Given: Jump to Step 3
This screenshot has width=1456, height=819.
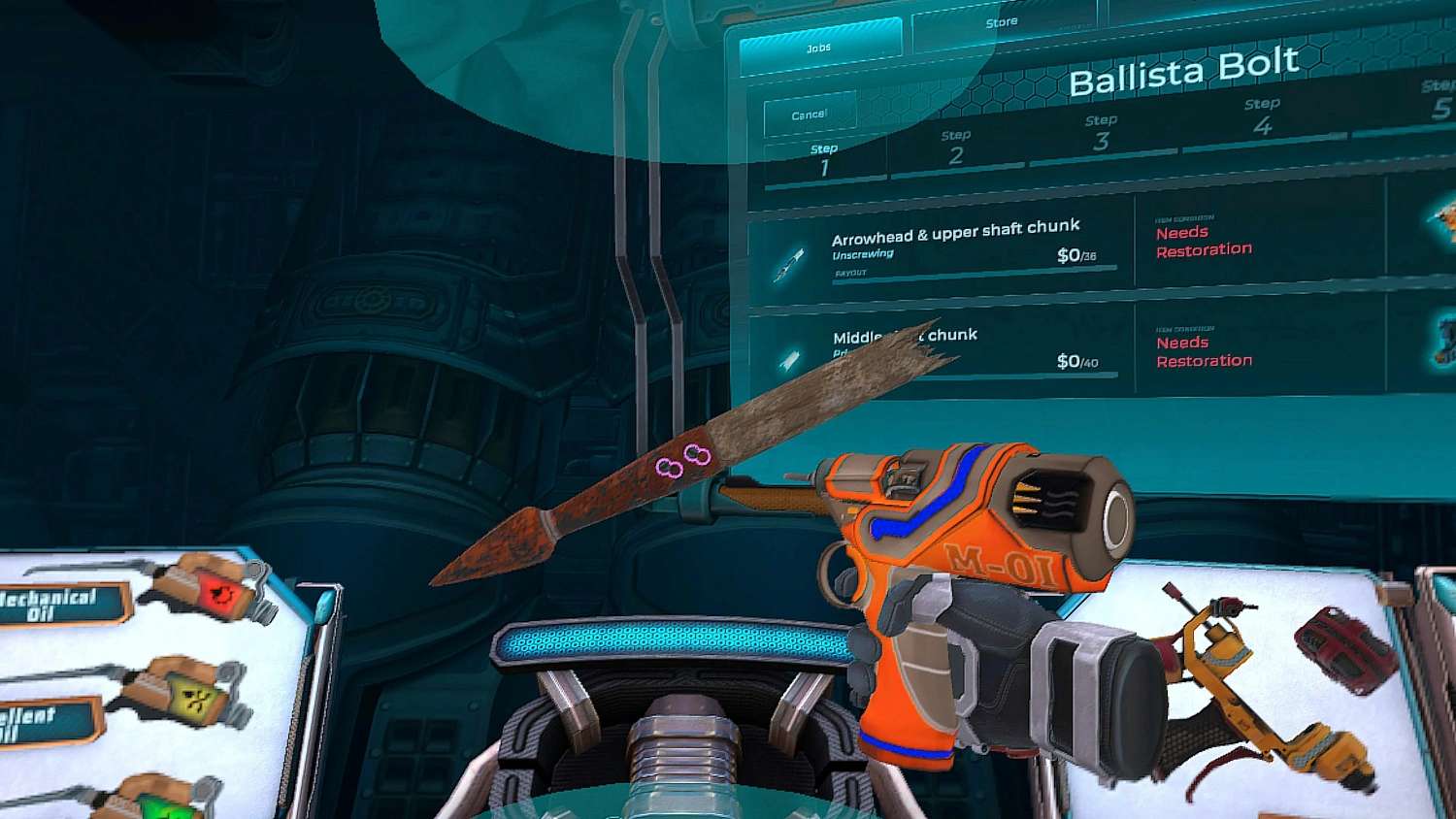Looking at the screenshot, I should click(x=1100, y=129).
